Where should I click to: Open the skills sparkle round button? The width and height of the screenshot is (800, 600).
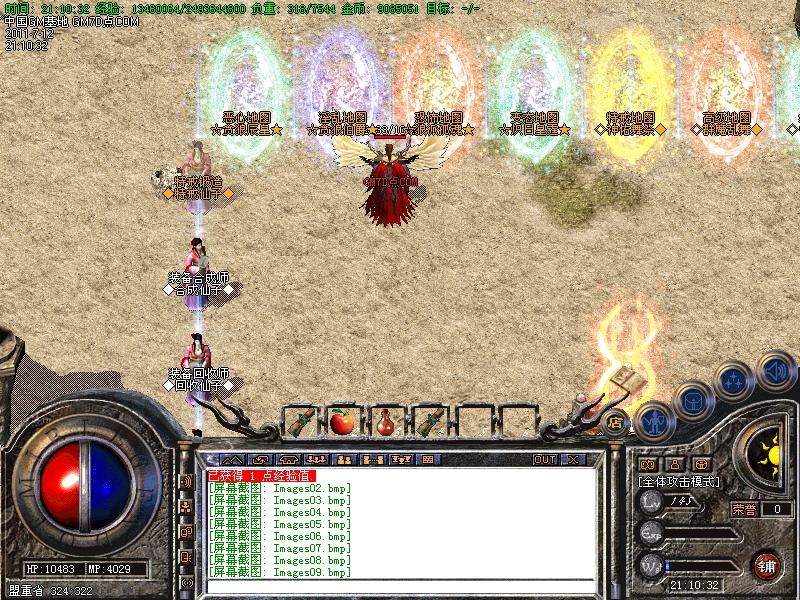pos(734,382)
